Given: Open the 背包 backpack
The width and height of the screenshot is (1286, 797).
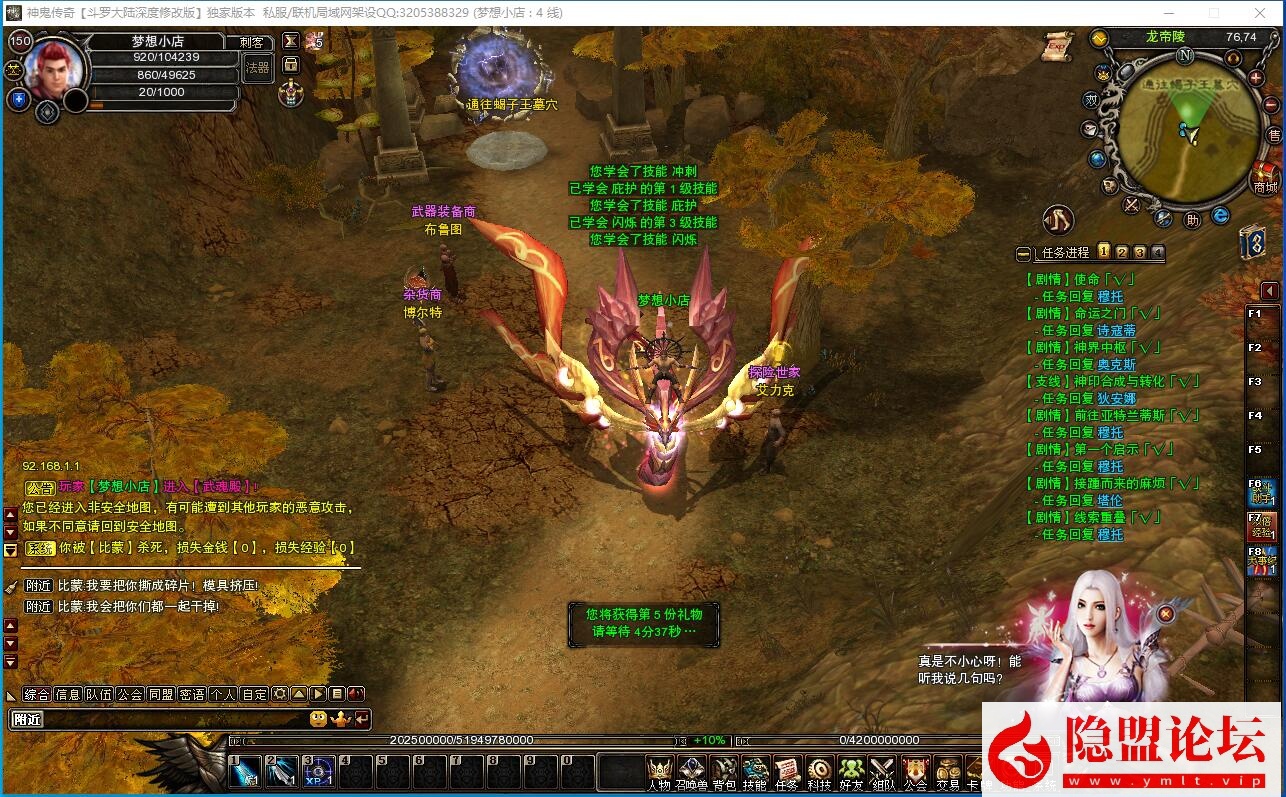Looking at the screenshot, I should point(723,771).
